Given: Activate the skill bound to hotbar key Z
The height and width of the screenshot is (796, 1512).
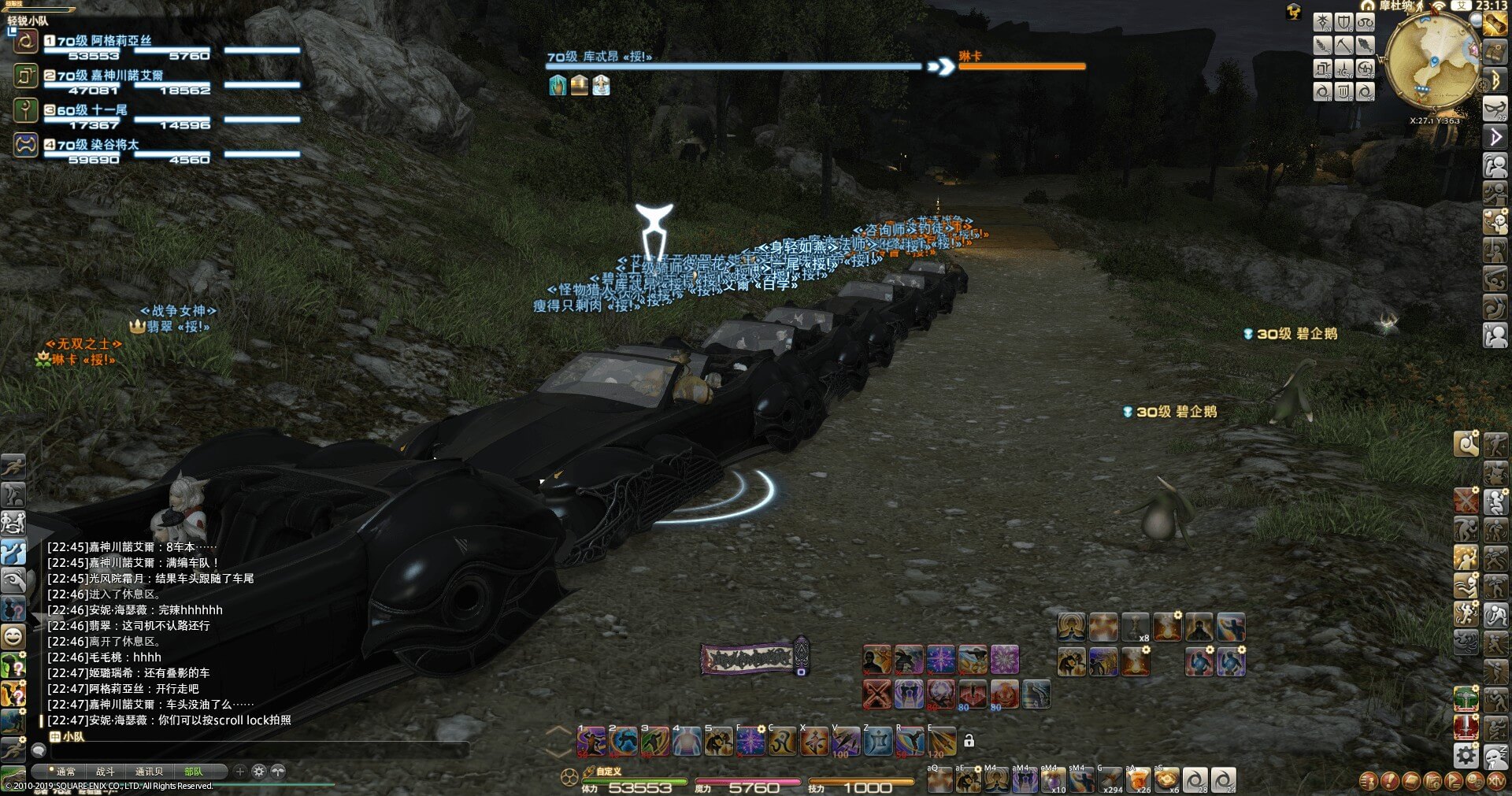Looking at the screenshot, I should click(878, 742).
